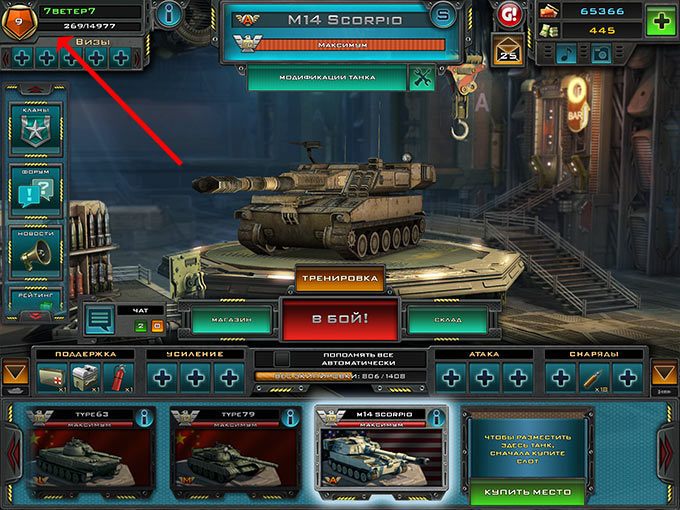Open Модификации танка tank modifications

[x=328, y=78]
